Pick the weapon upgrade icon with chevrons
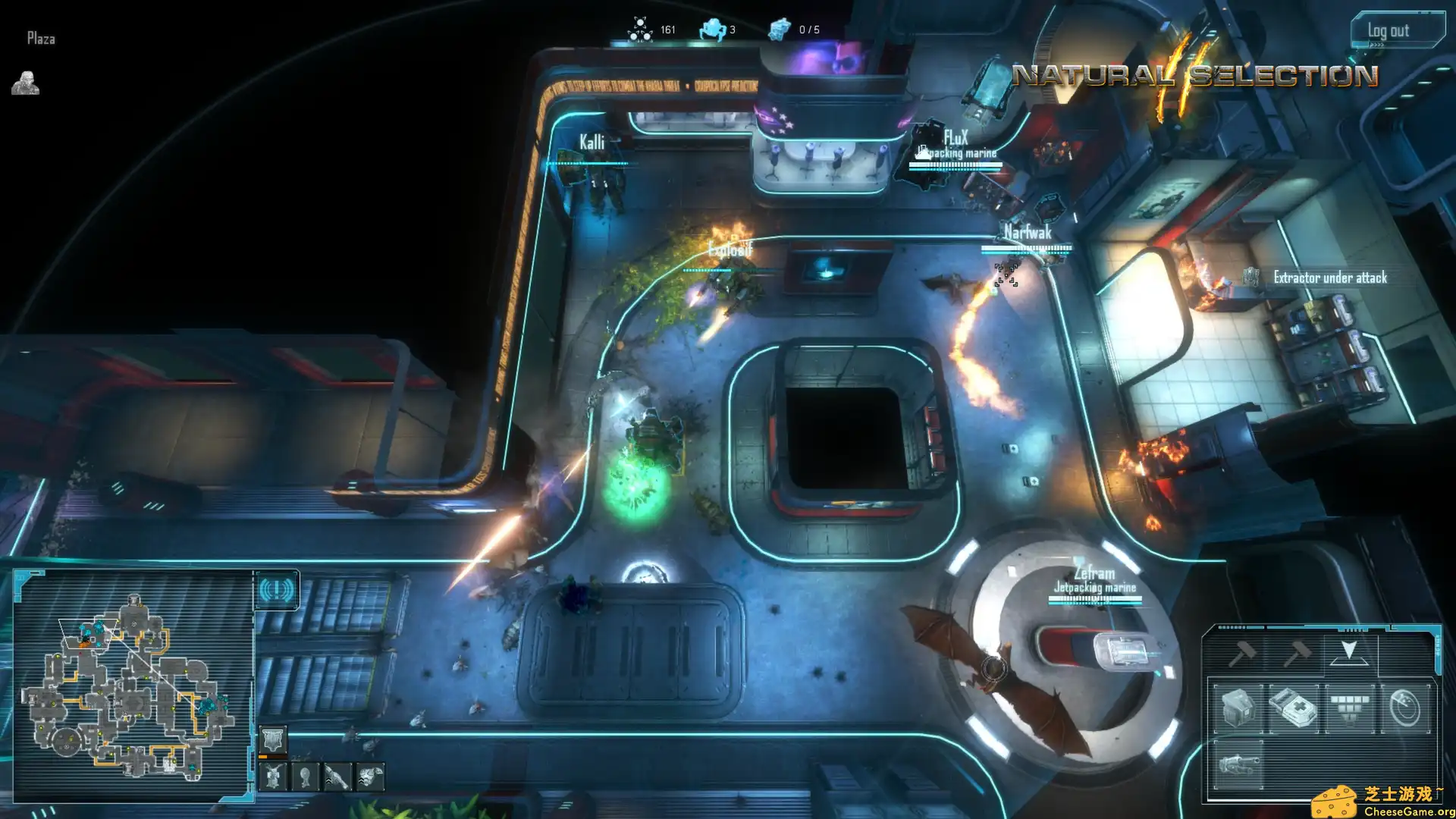Image resolution: width=1456 pixels, height=819 pixels. tap(337, 777)
